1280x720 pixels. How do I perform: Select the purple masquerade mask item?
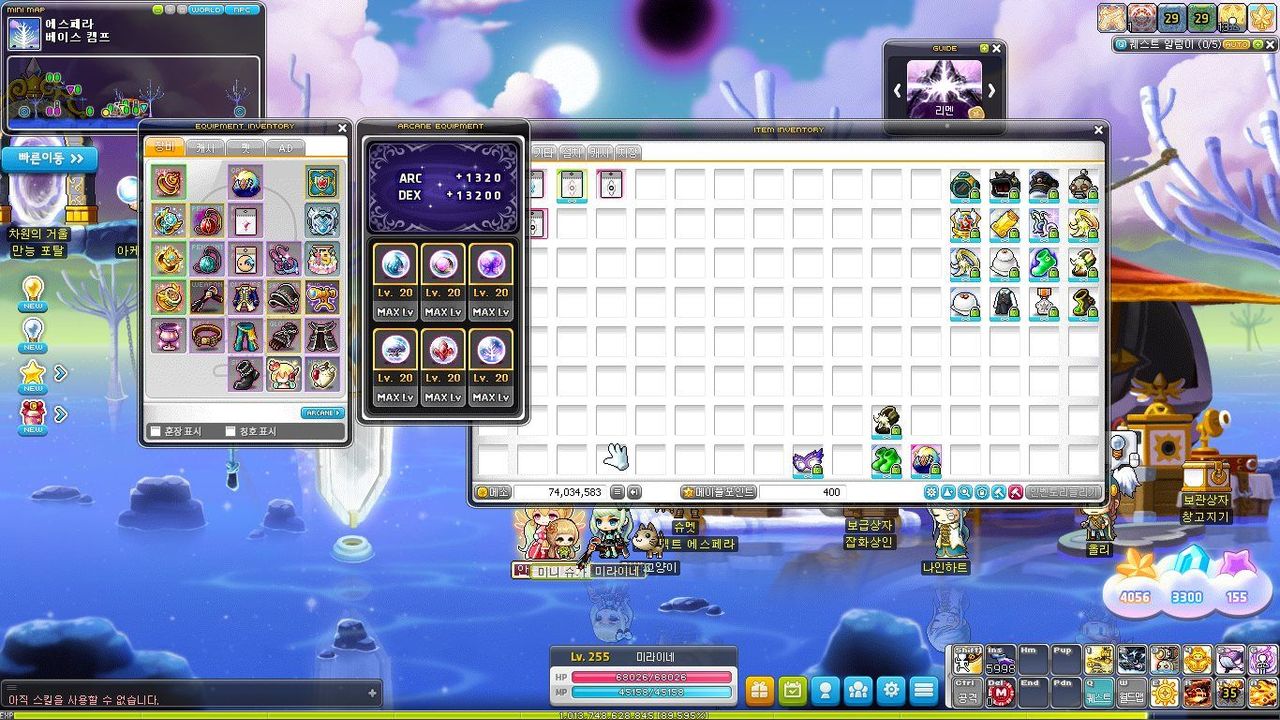(808, 461)
